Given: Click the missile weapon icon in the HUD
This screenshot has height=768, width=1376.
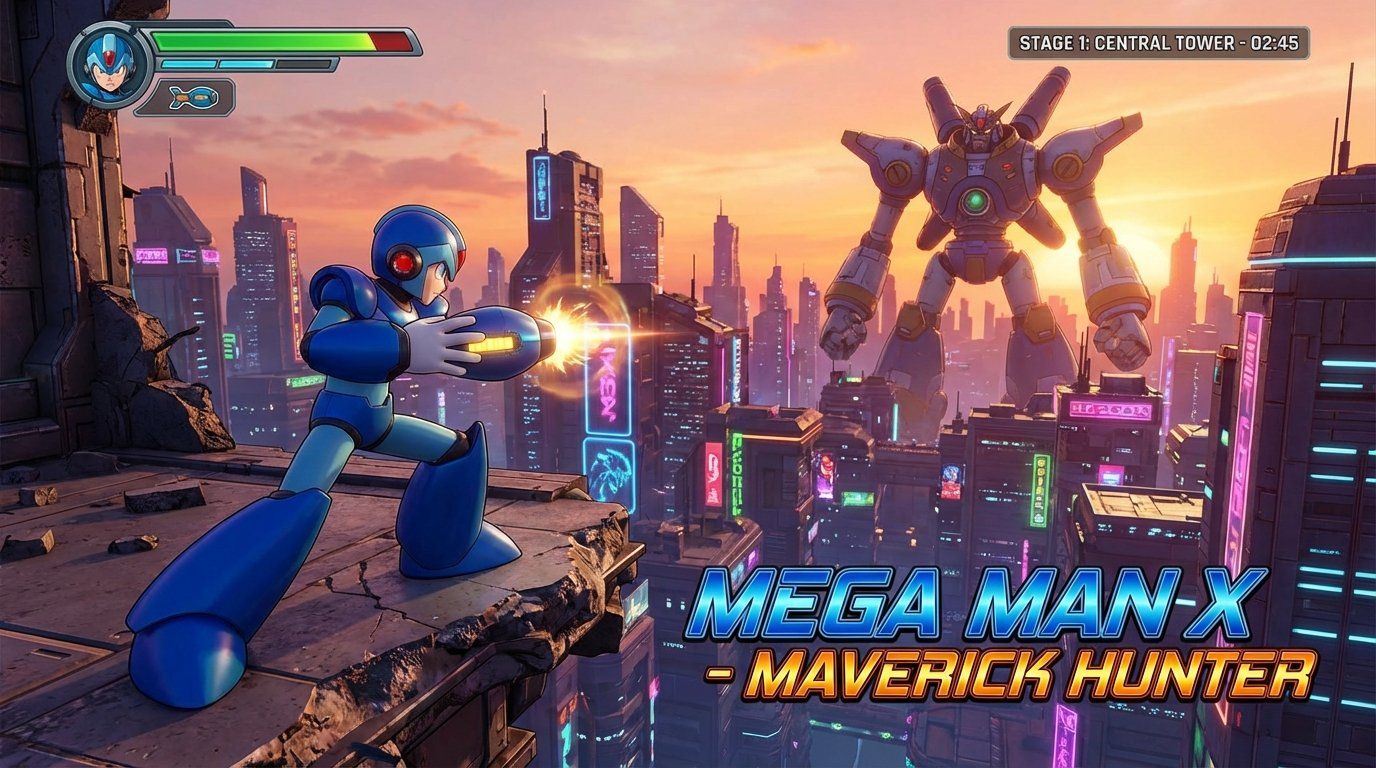Looking at the screenshot, I should (x=194, y=96).
